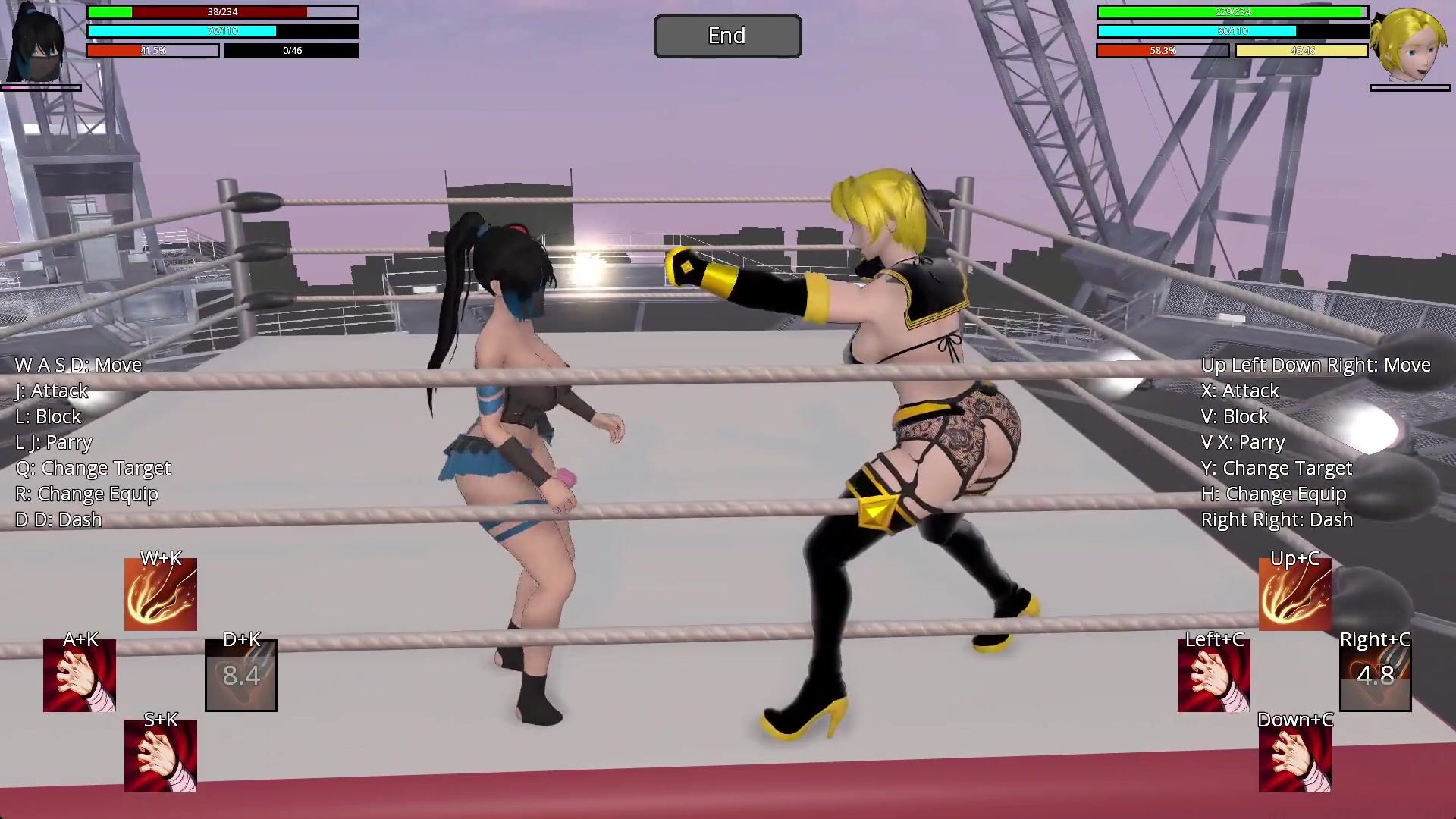Select the blonde fighter portrait
Image resolution: width=1456 pixels, height=819 pixels.
[x=1410, y=44]
